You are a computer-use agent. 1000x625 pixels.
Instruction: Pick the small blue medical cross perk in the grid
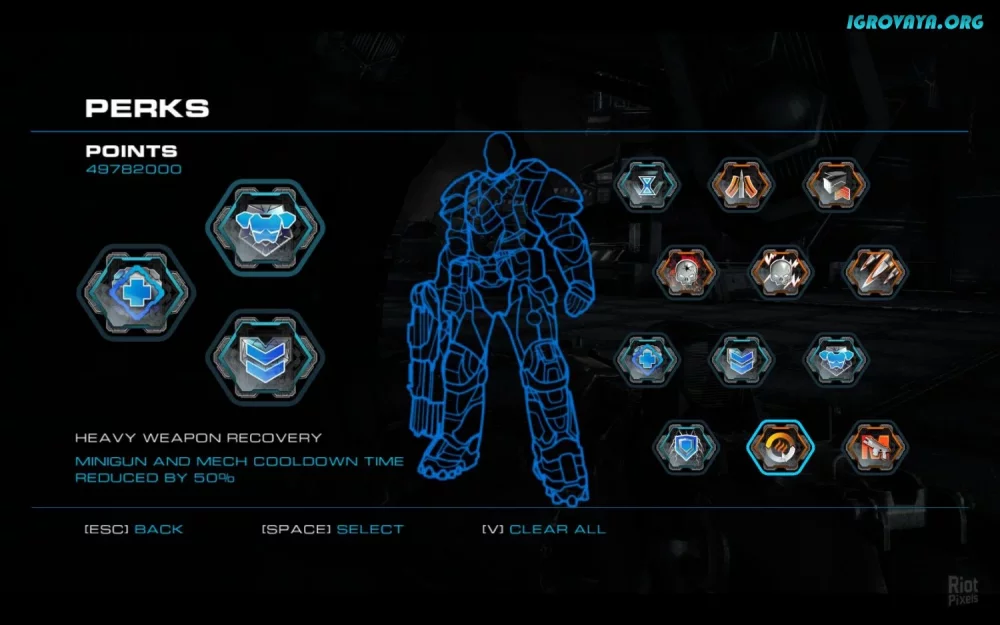point(646,360)
